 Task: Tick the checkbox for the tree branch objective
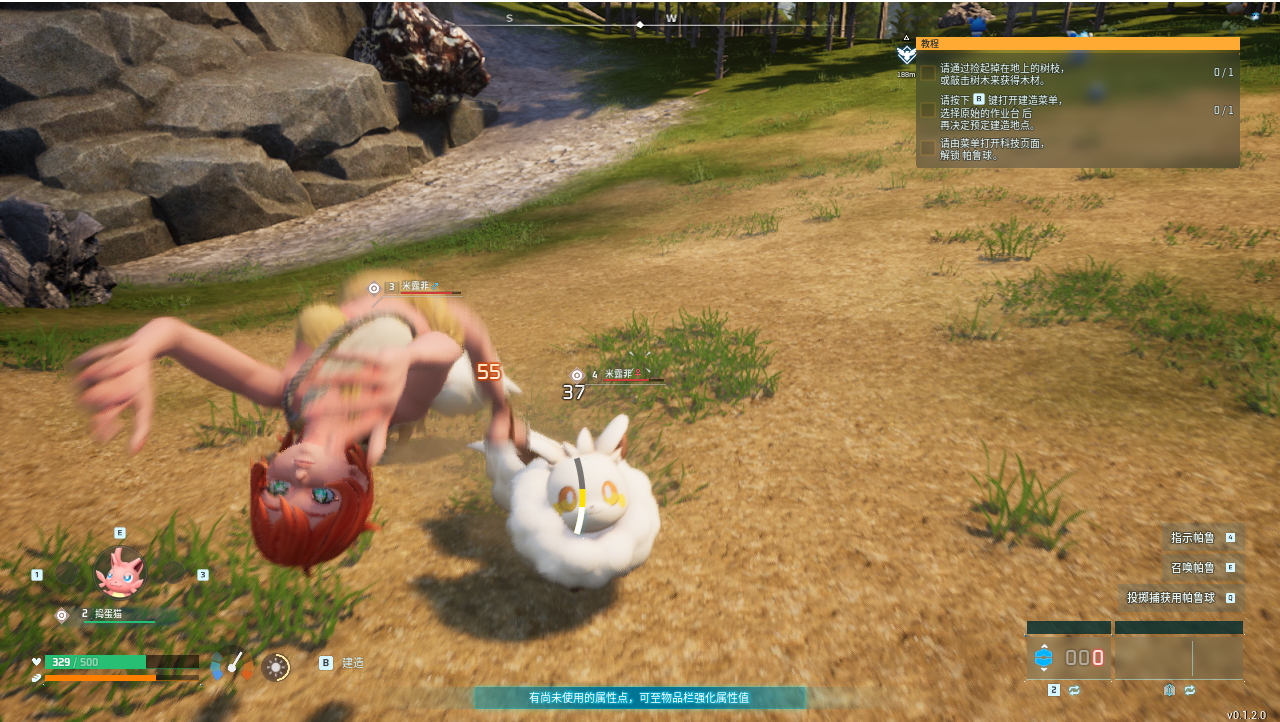click(928, 73)
